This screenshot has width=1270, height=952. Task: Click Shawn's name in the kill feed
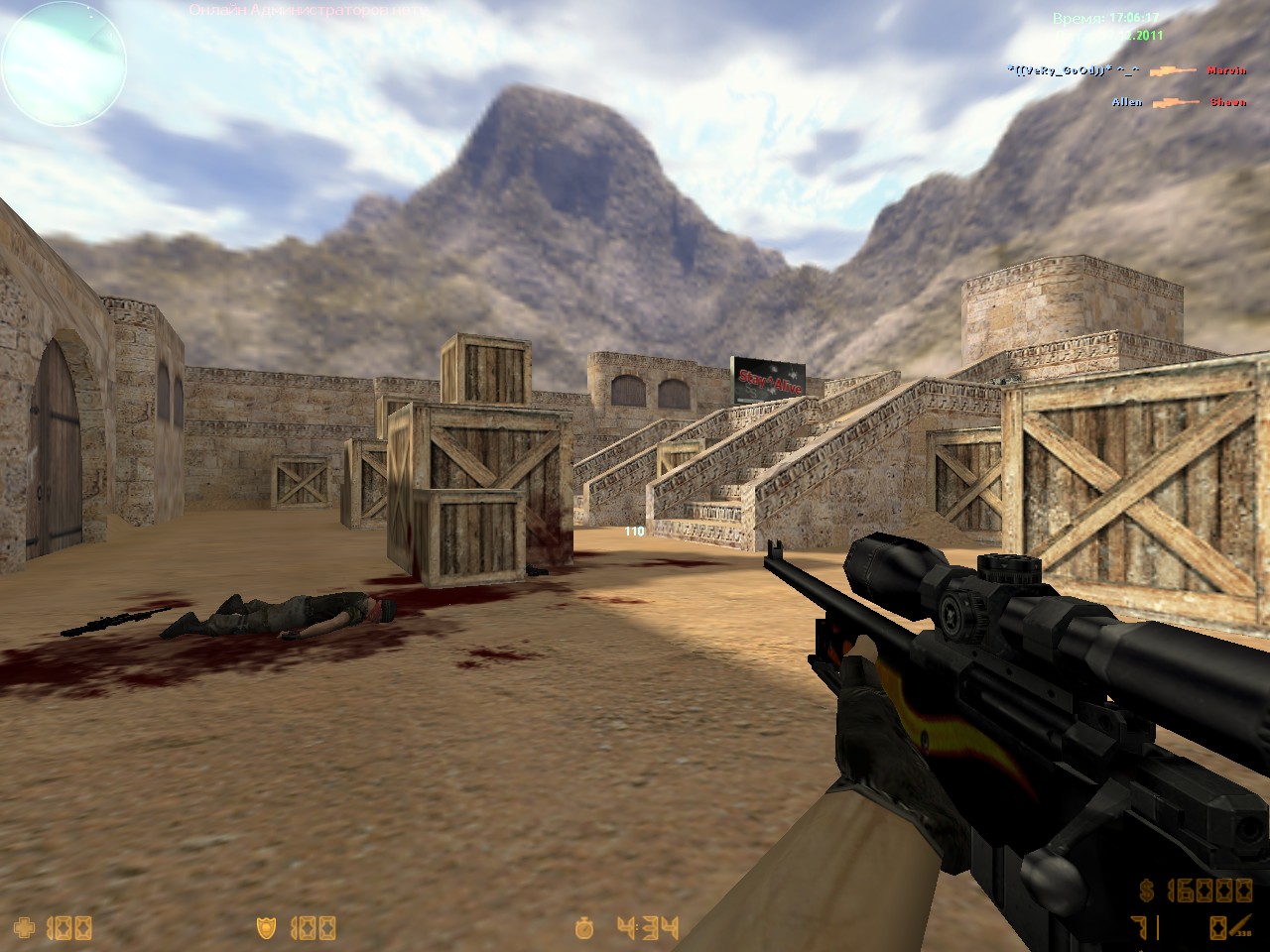(x=1227, y=102)
